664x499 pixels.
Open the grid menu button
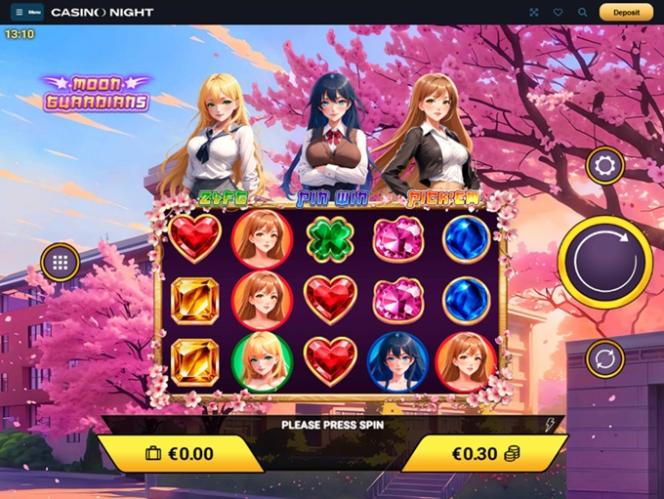(x=60, y=263)
